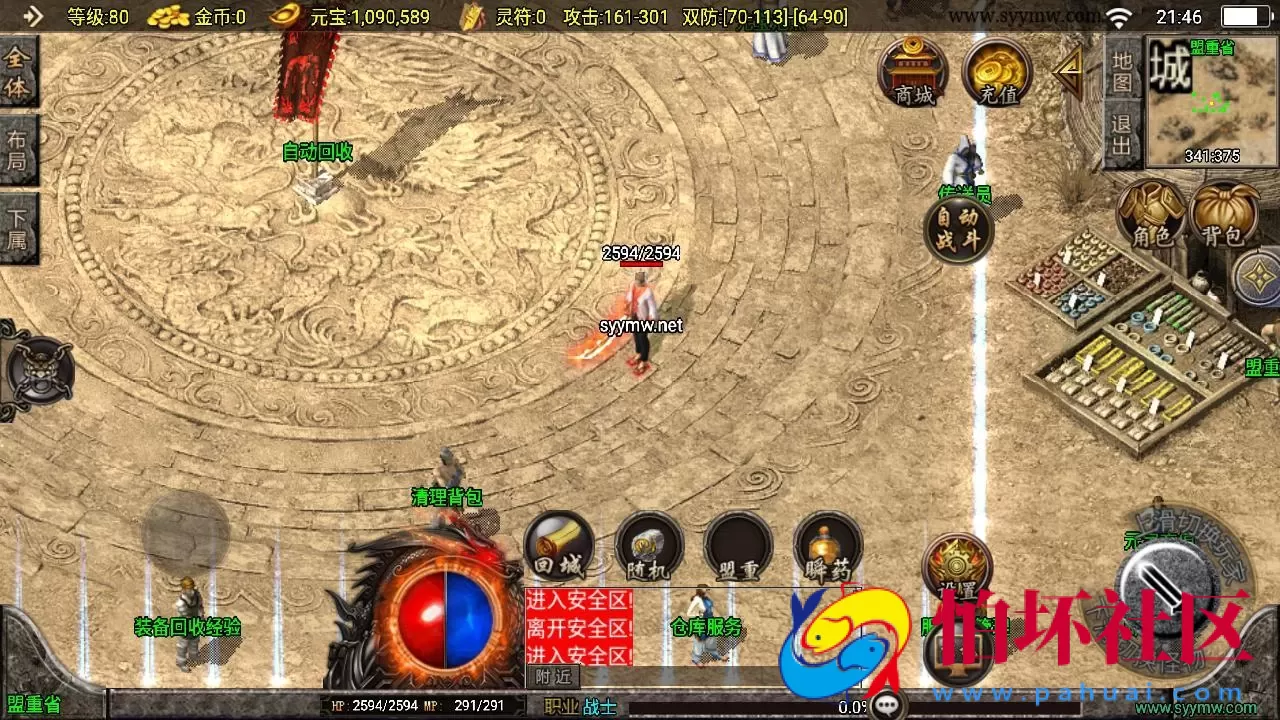Open the 地图 map button

(1123, 70)
